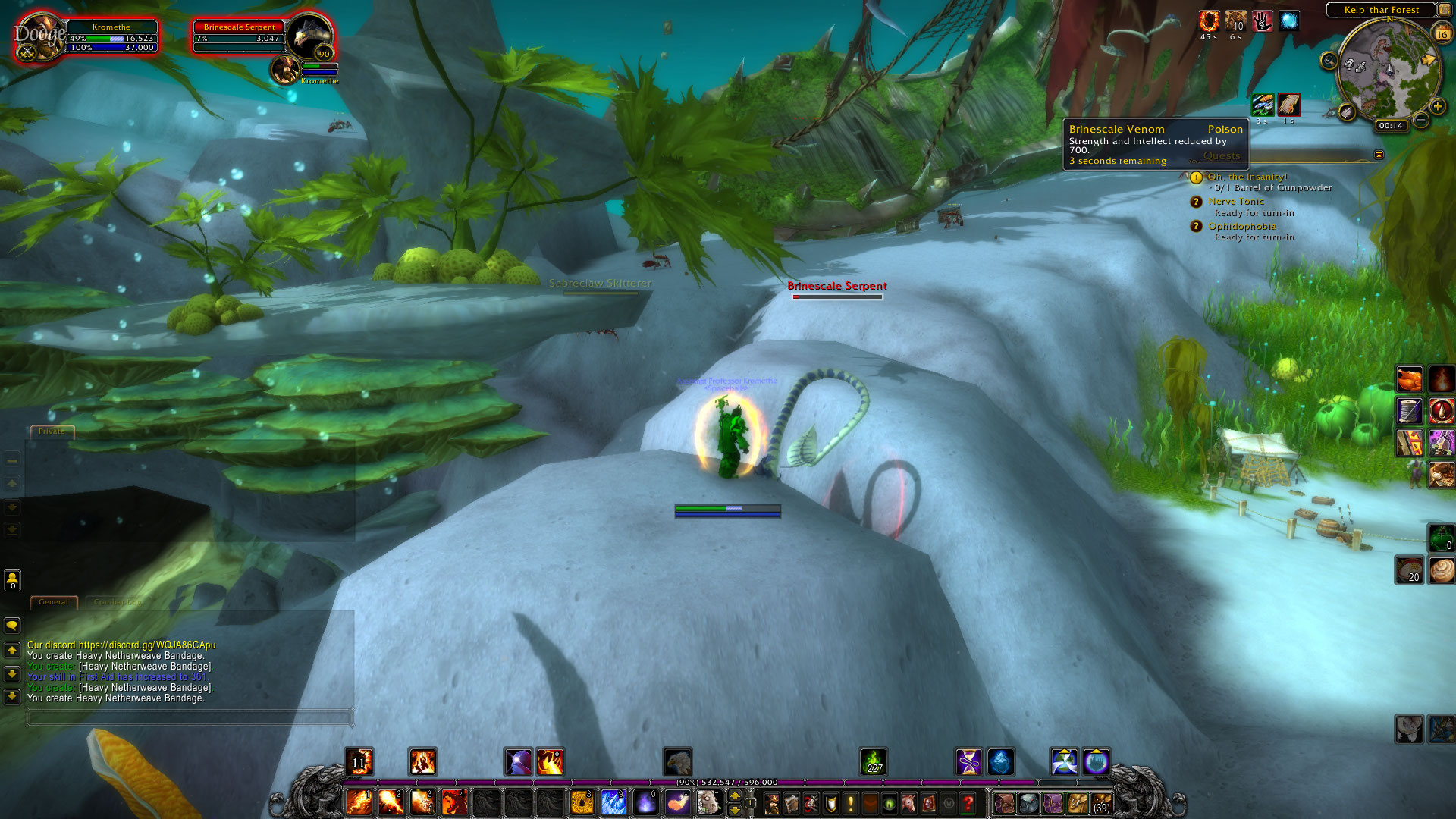This screenshot has width=1456, height=819.
Task: Select the Nerve Tonic quest in tracker
Action: (x=1236, y=202)
